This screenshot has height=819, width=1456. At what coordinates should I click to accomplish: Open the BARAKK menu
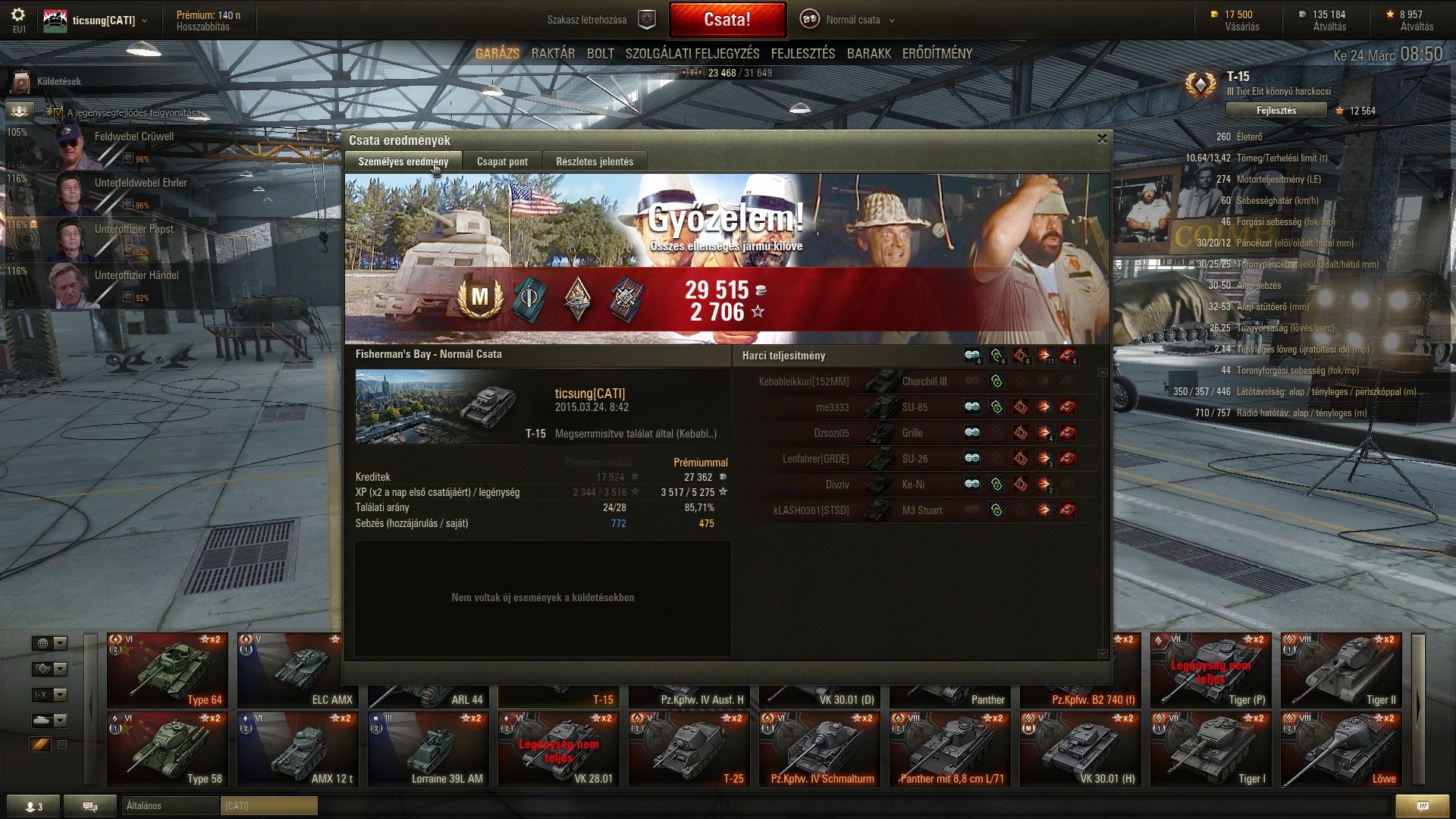point(868,54)
